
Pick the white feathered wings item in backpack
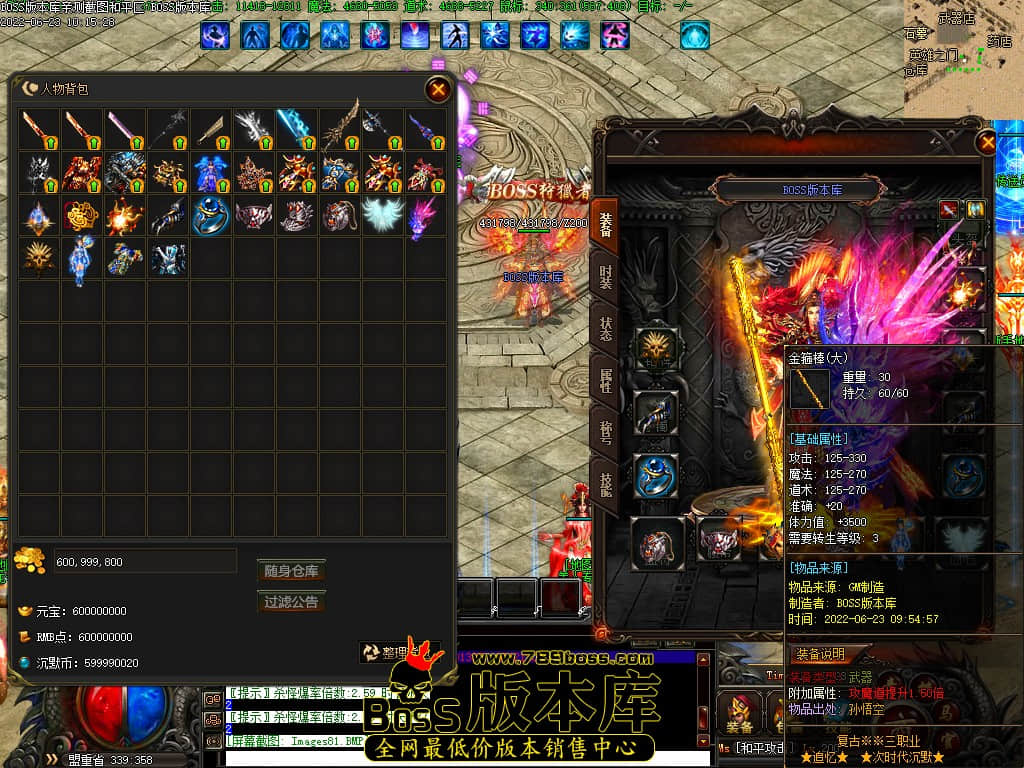382,214
